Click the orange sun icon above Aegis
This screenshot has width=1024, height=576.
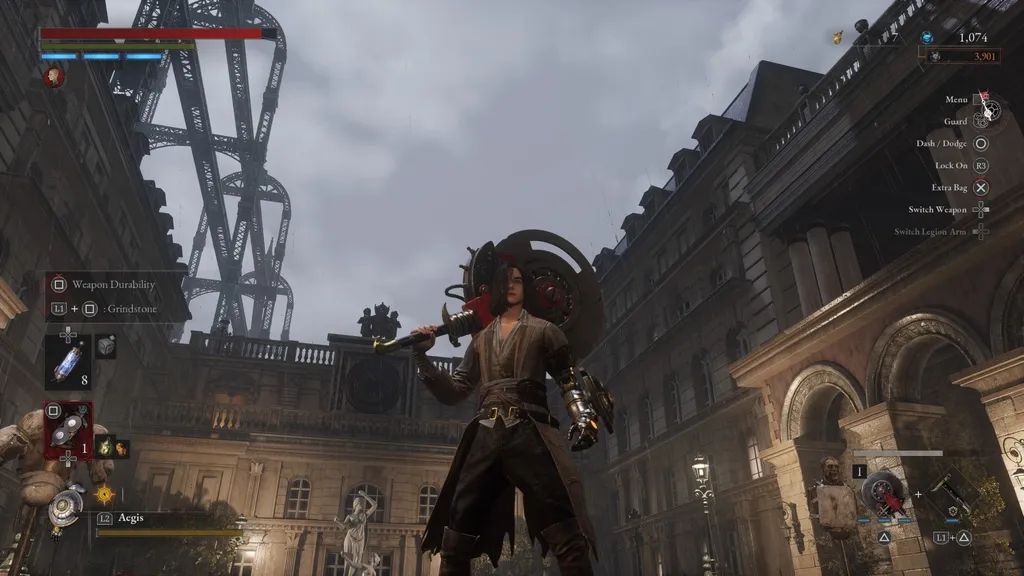click(104, 493)
